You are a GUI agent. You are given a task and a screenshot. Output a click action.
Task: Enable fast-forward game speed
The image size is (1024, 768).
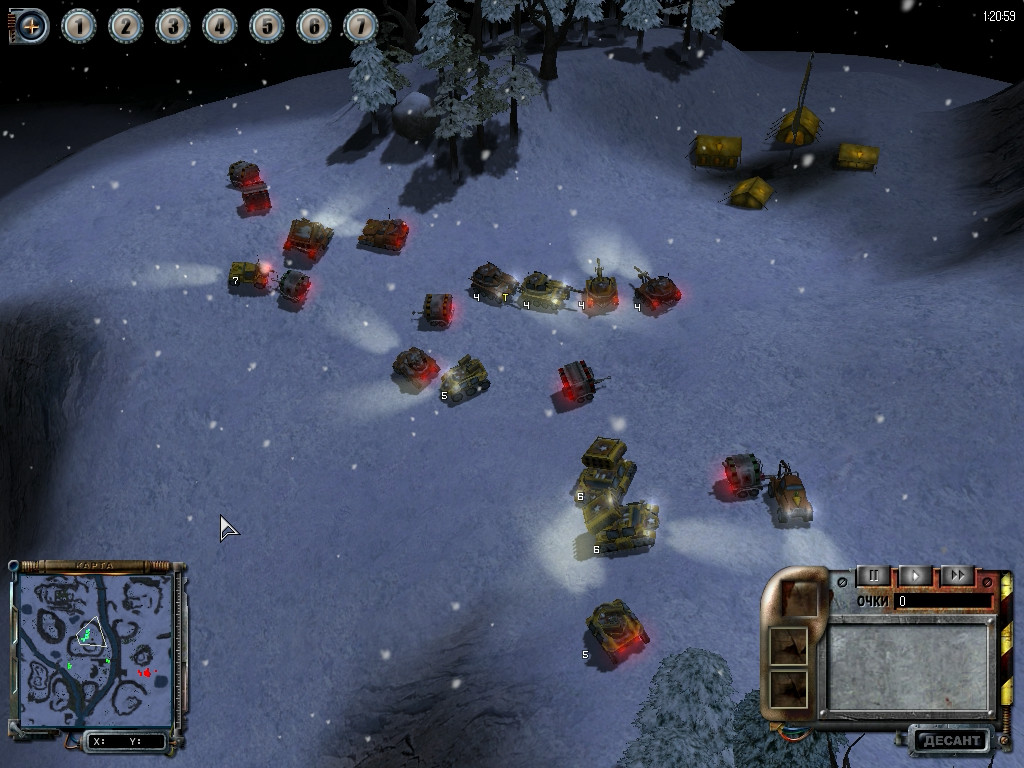pos(957,575)
